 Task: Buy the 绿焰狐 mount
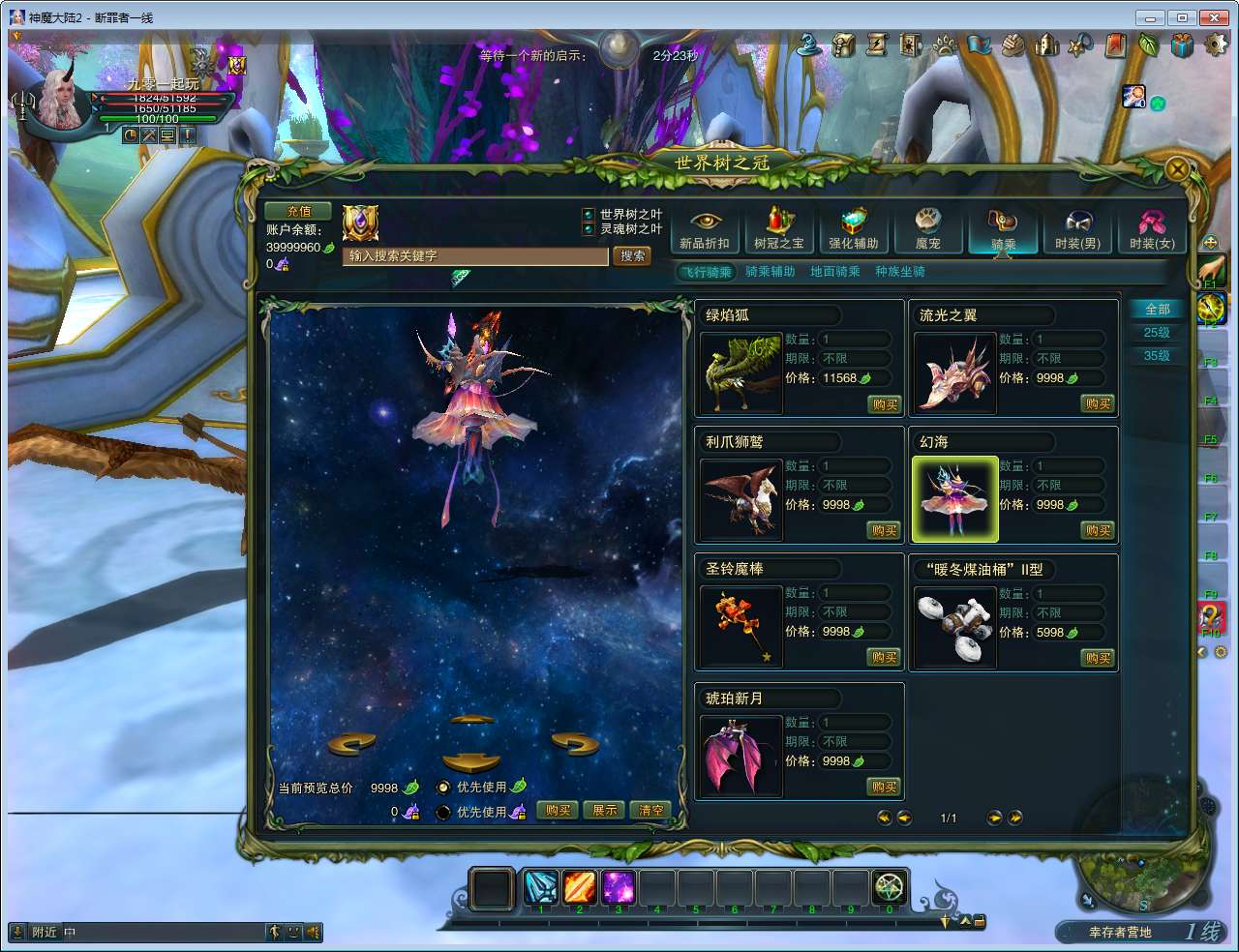(885, 404)
